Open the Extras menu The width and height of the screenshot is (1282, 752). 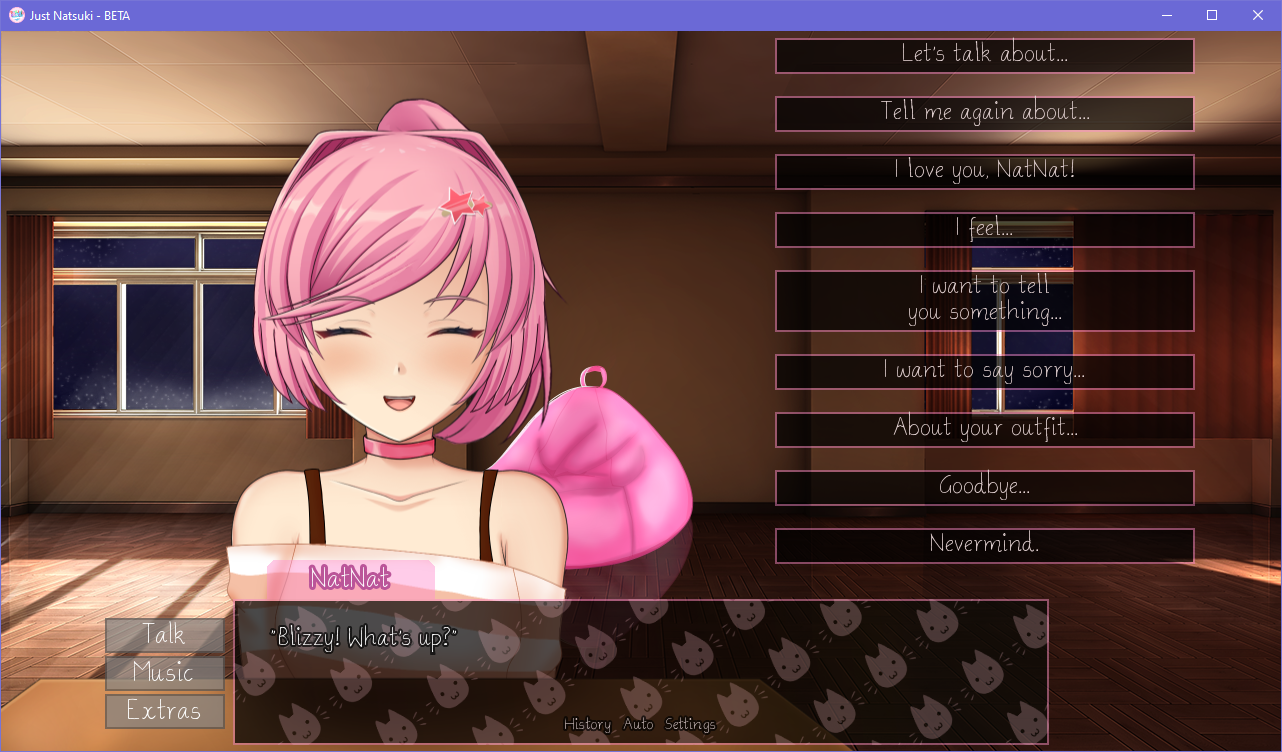[x=165, y=711]
